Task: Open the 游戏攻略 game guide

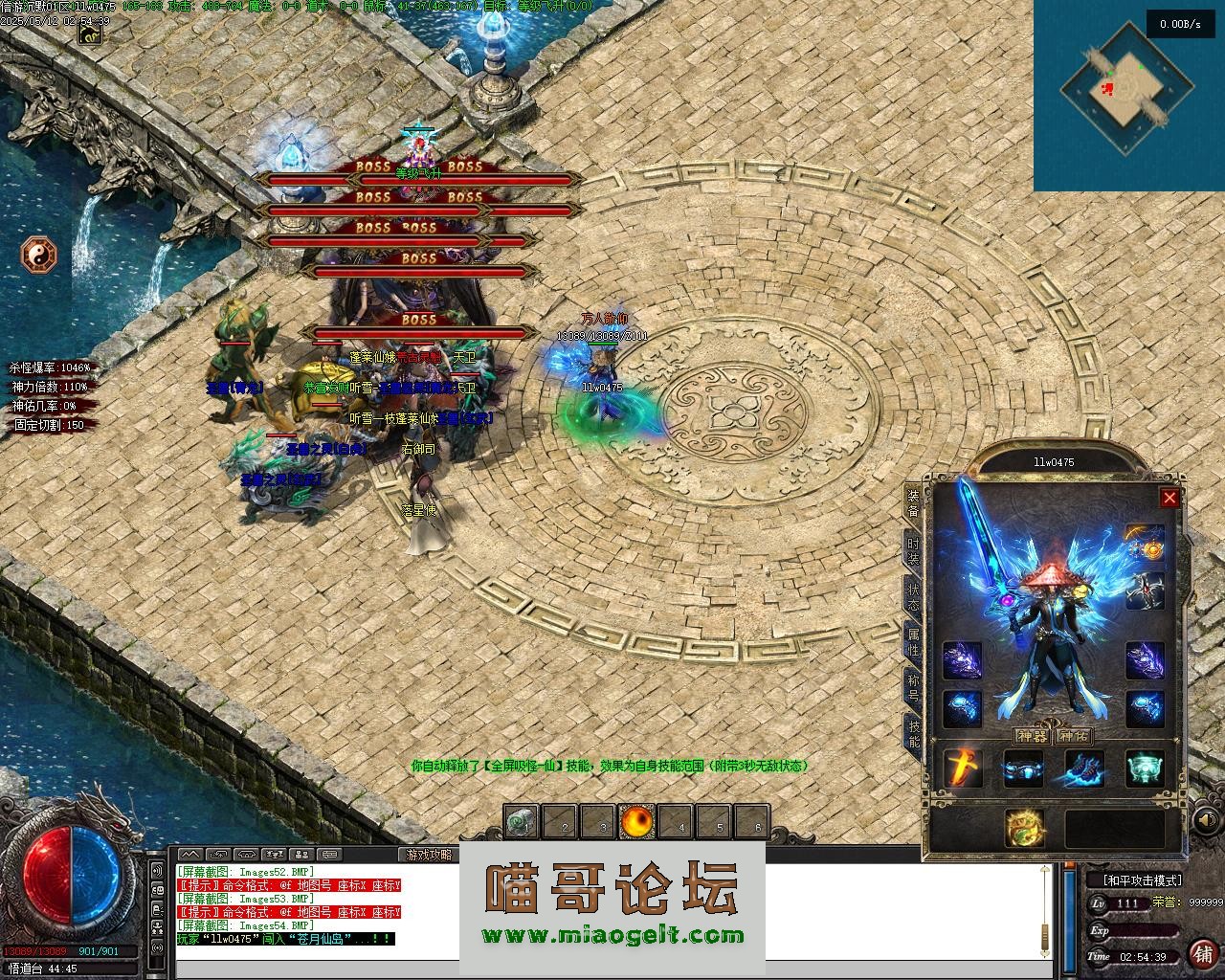Action: pyautogui.click(x=428, y=854)
